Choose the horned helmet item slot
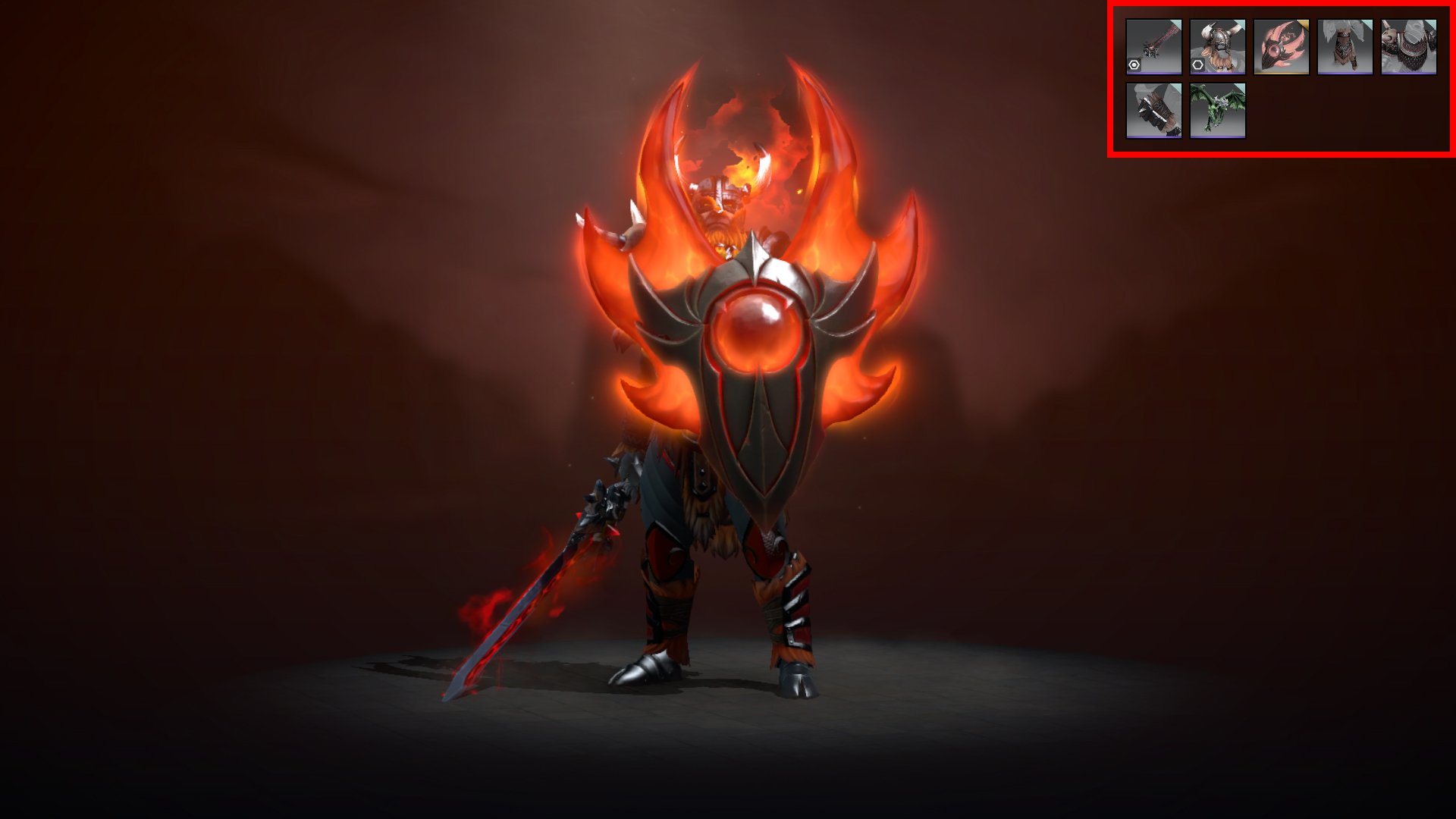This screenshot has width=1456, height=819. (1217, 46)
